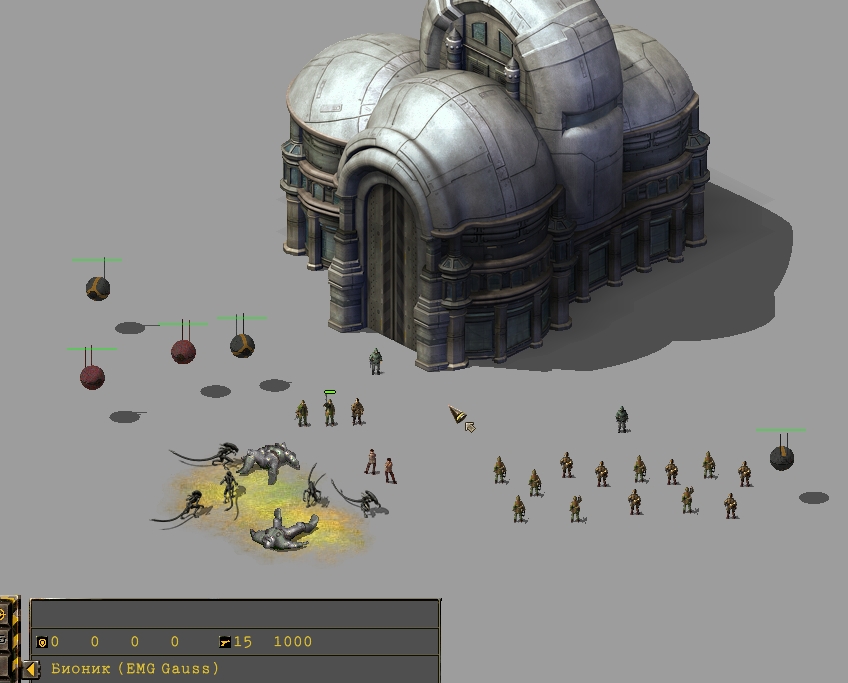
Task: Click the yellow left-arrow button beside the unit name
Action: 31,669
